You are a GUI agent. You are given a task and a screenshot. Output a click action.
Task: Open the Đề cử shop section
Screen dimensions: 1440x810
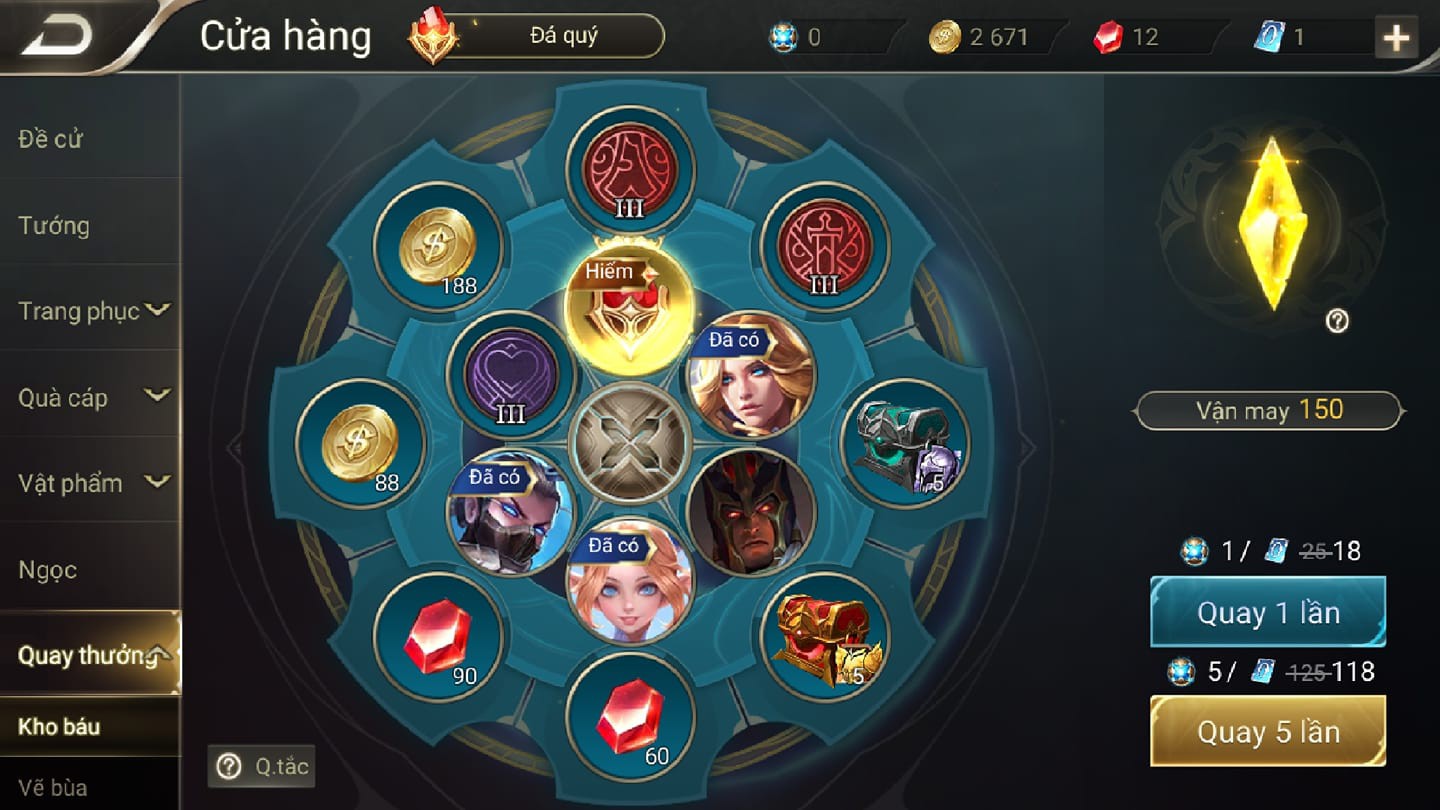pyautogui.click(x=50, y=139)
